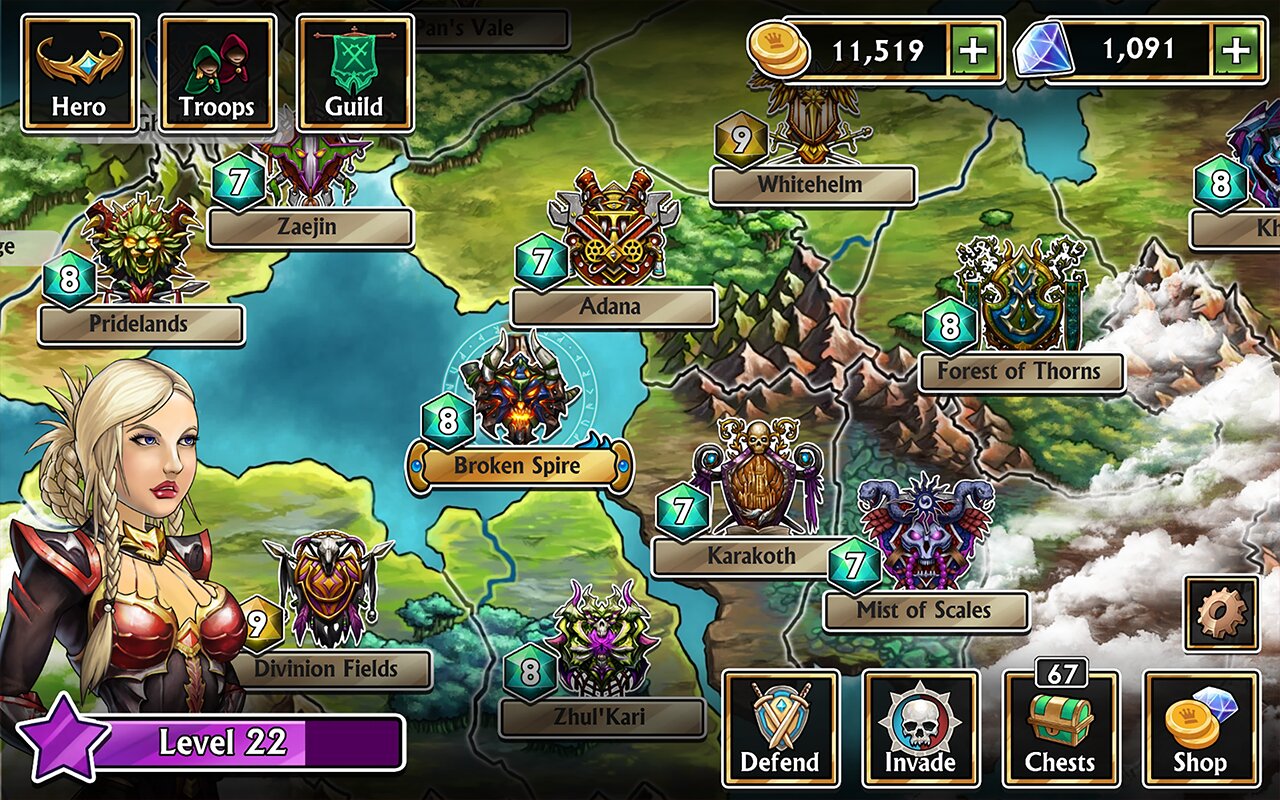The image size is (1280, 800).
Task: Select the Zaejin kingdom
Action: 309,227
